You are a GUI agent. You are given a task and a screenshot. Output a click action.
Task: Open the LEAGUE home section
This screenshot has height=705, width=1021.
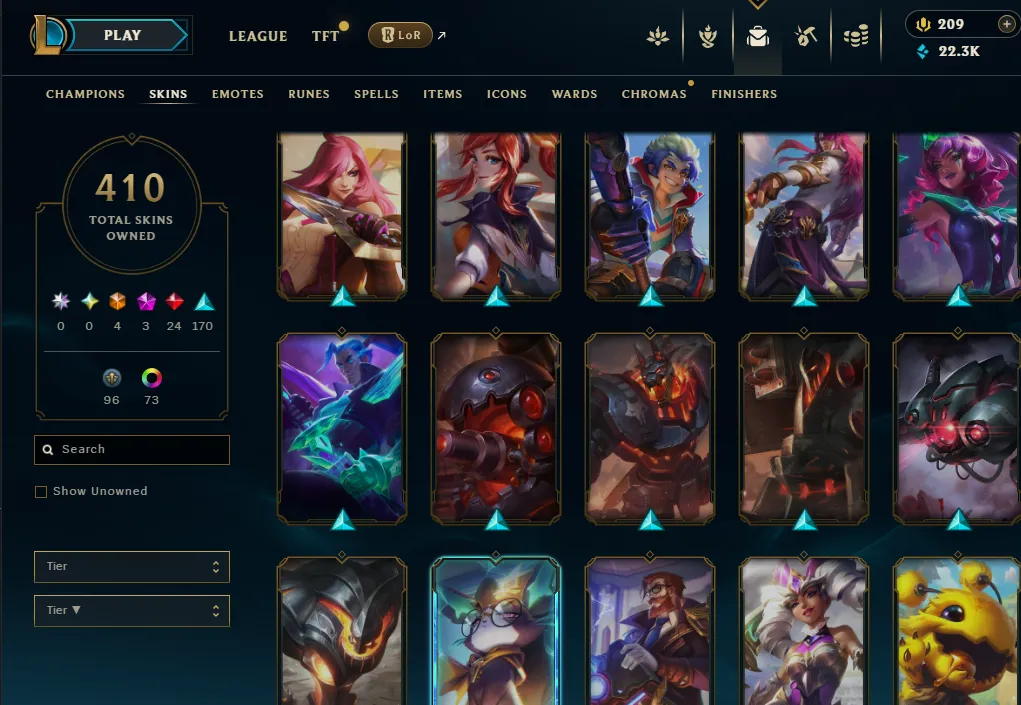point(258,36)
